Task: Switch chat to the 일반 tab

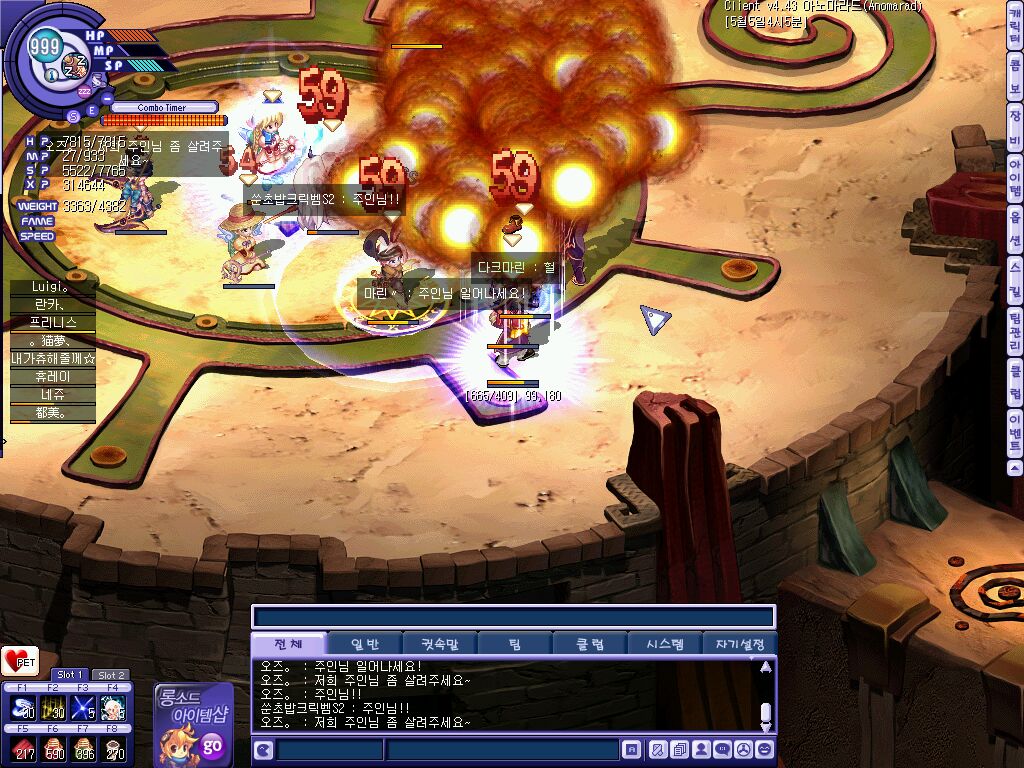Action: click(x=366, y=644)
